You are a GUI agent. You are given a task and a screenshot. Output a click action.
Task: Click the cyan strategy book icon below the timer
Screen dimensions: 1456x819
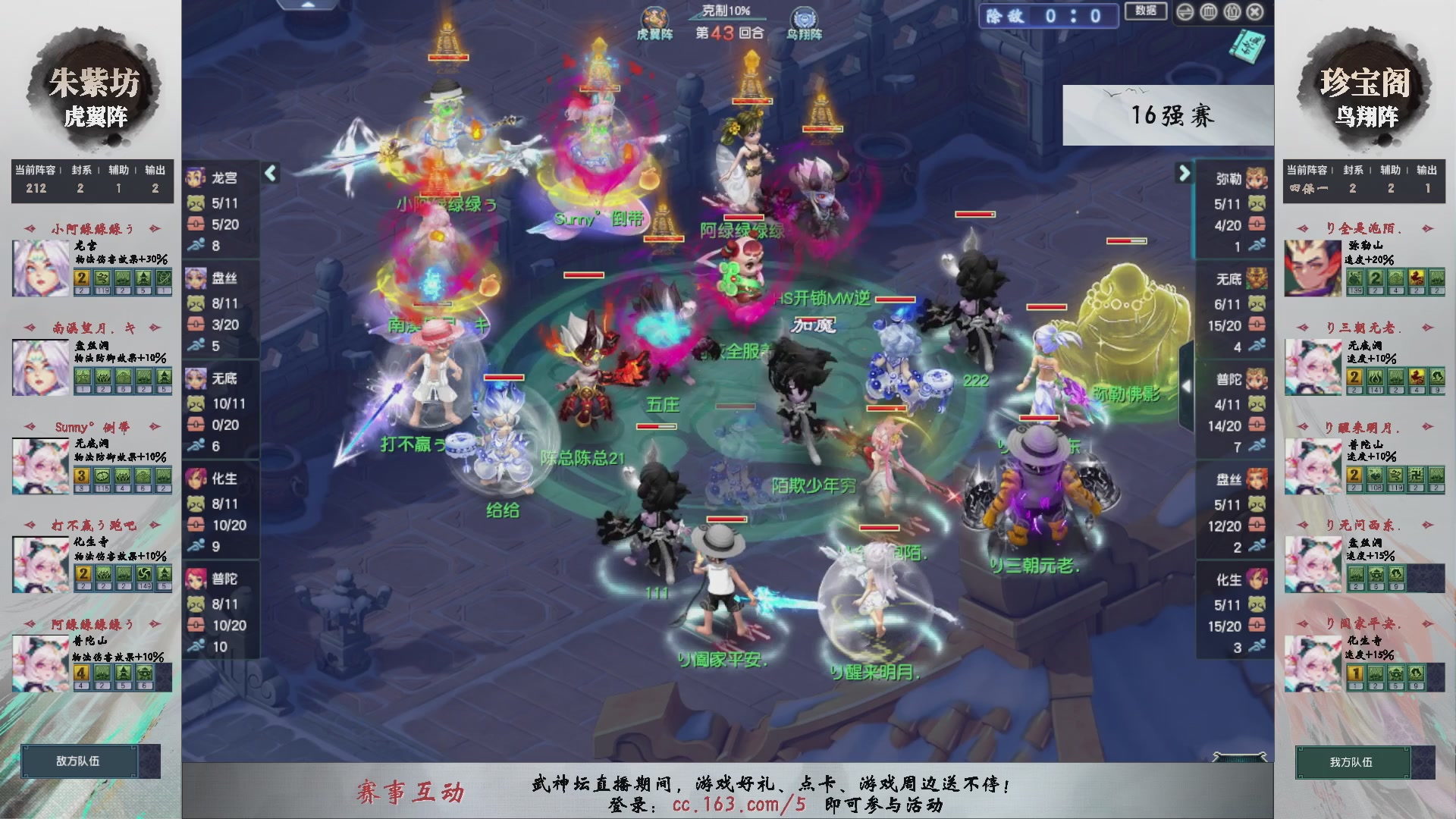pos(1246,47)
